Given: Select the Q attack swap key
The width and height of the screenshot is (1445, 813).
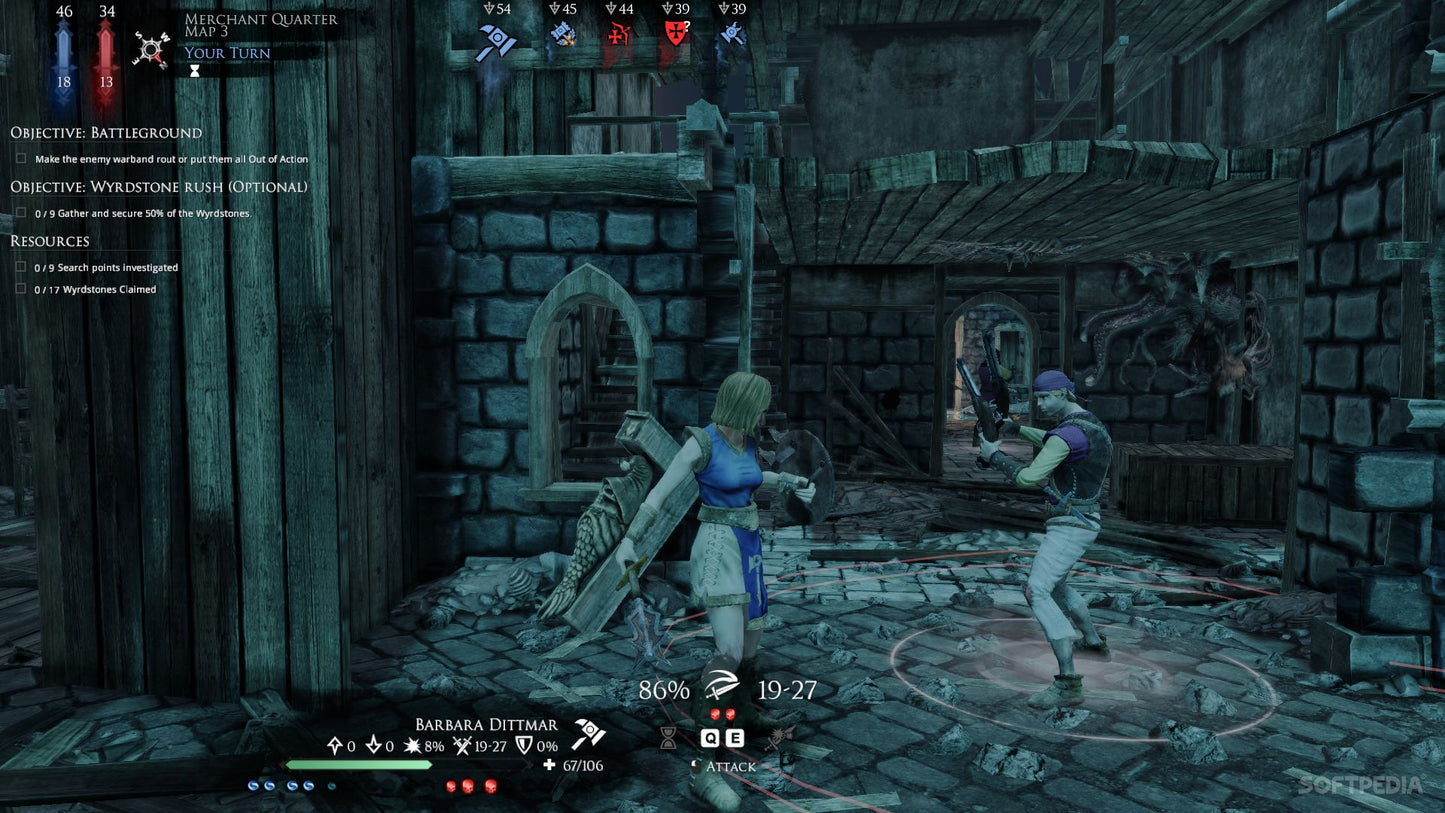Looking at the screenshot, I should pyautogui.click(x=711, y=737).
